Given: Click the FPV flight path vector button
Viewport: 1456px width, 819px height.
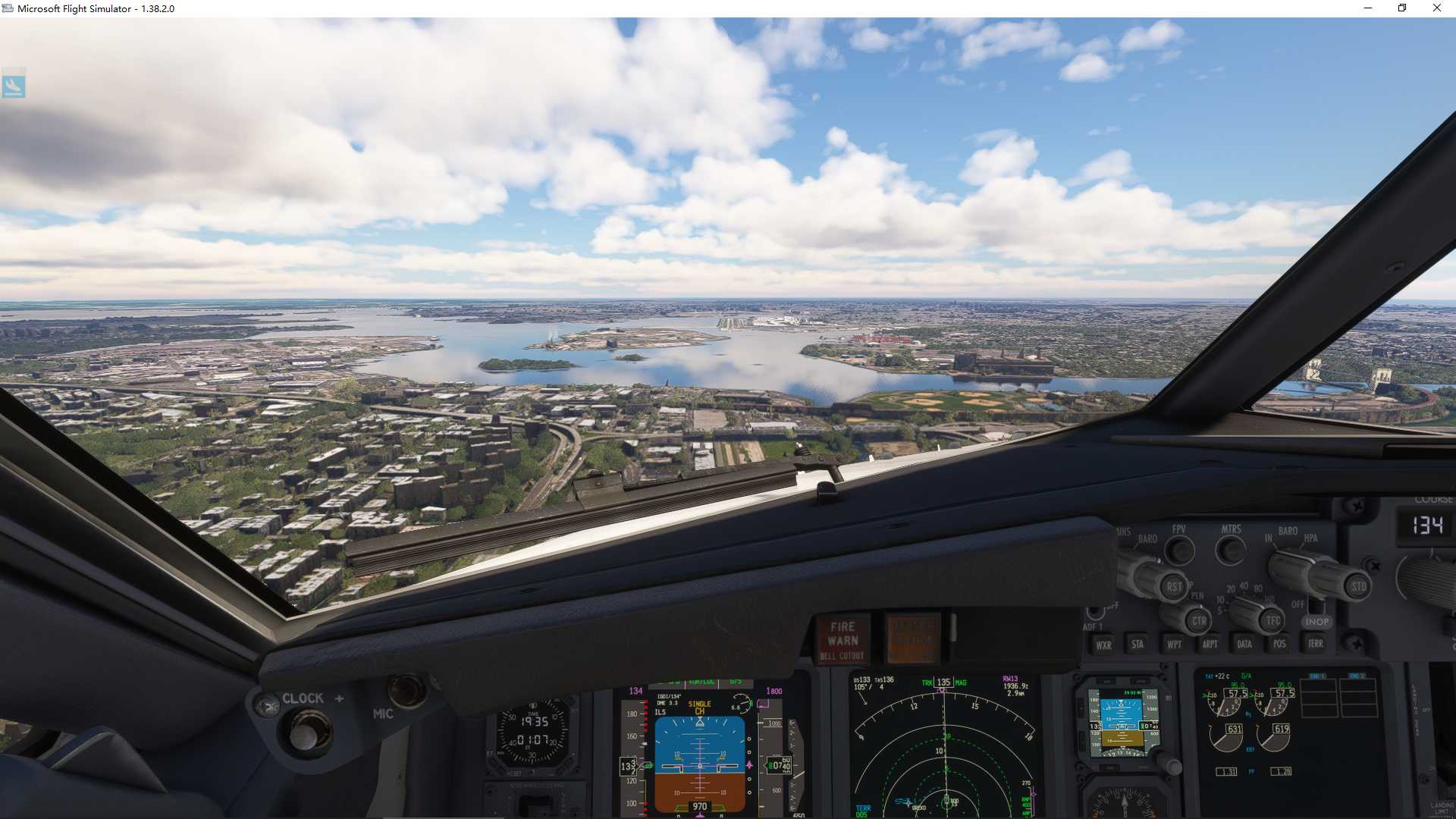Looking at the screenshot, I should pos(1179,550).
